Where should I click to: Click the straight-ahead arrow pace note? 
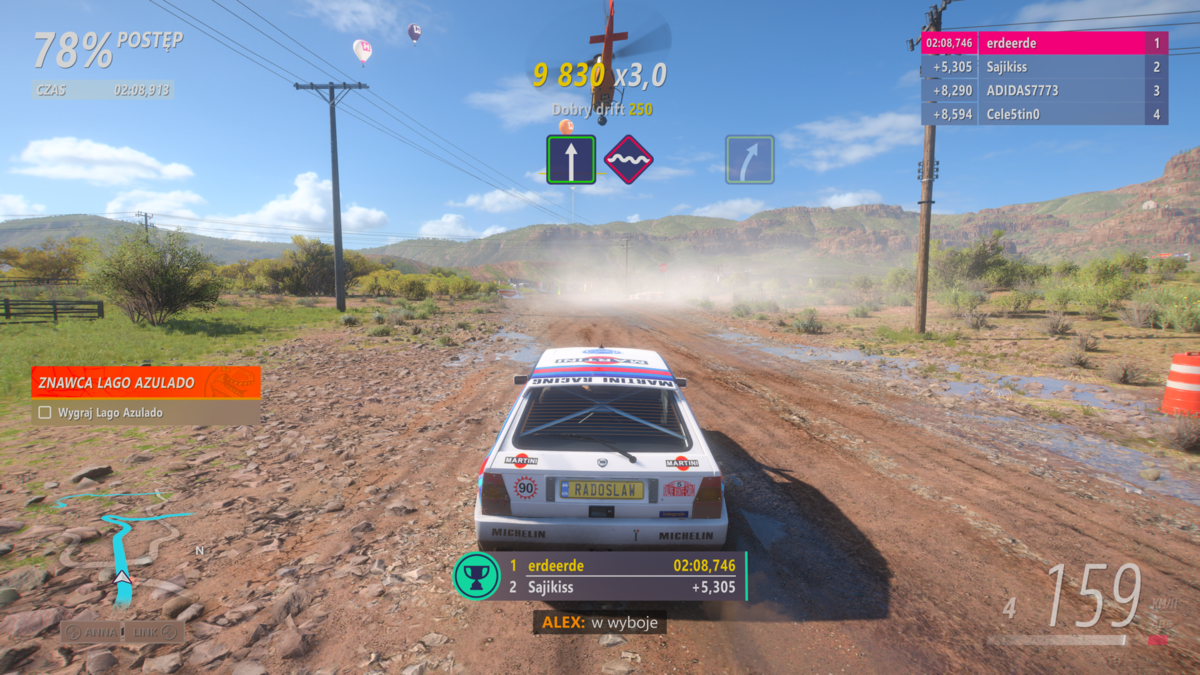coord(571,160)
